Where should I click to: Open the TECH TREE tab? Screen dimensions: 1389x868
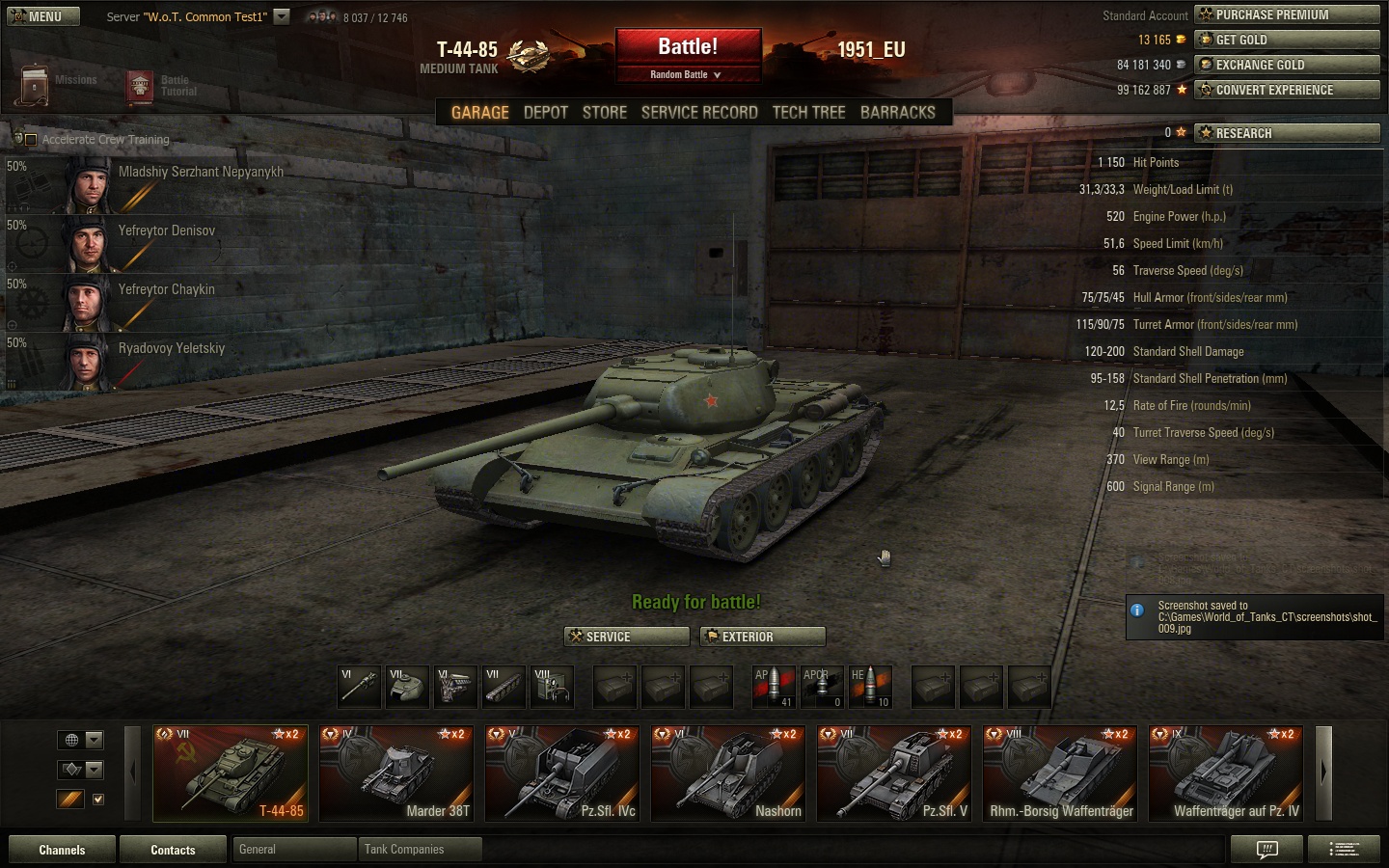808,113
